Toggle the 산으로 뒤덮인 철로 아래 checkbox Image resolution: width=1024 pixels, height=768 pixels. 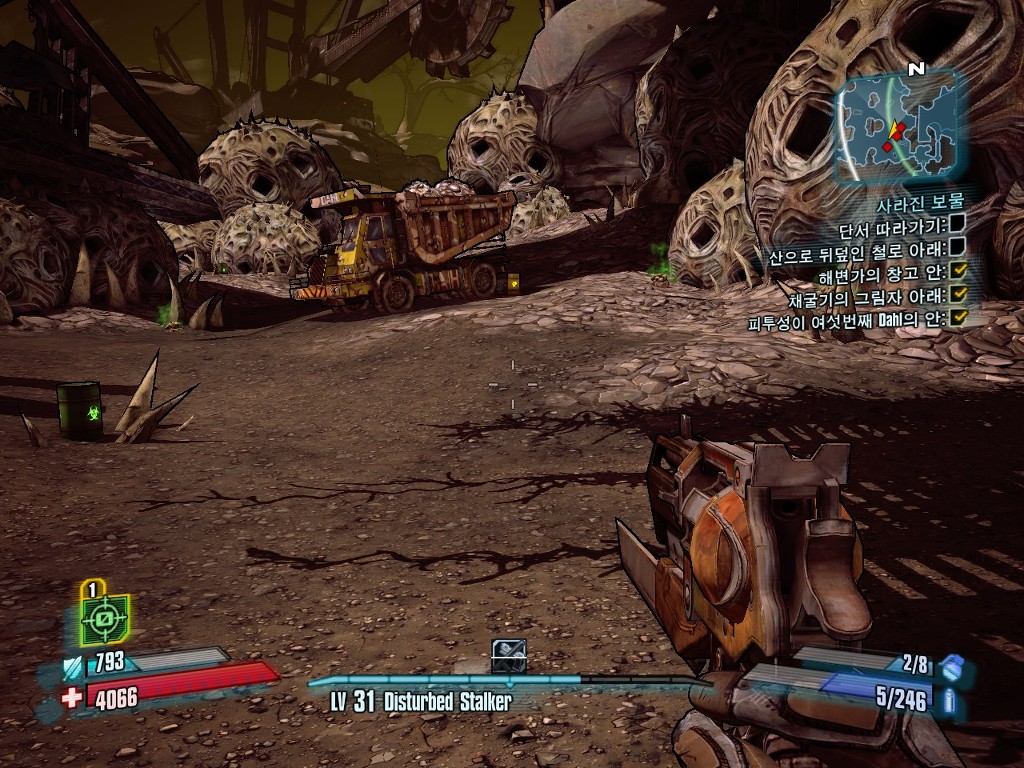point(957,246)
